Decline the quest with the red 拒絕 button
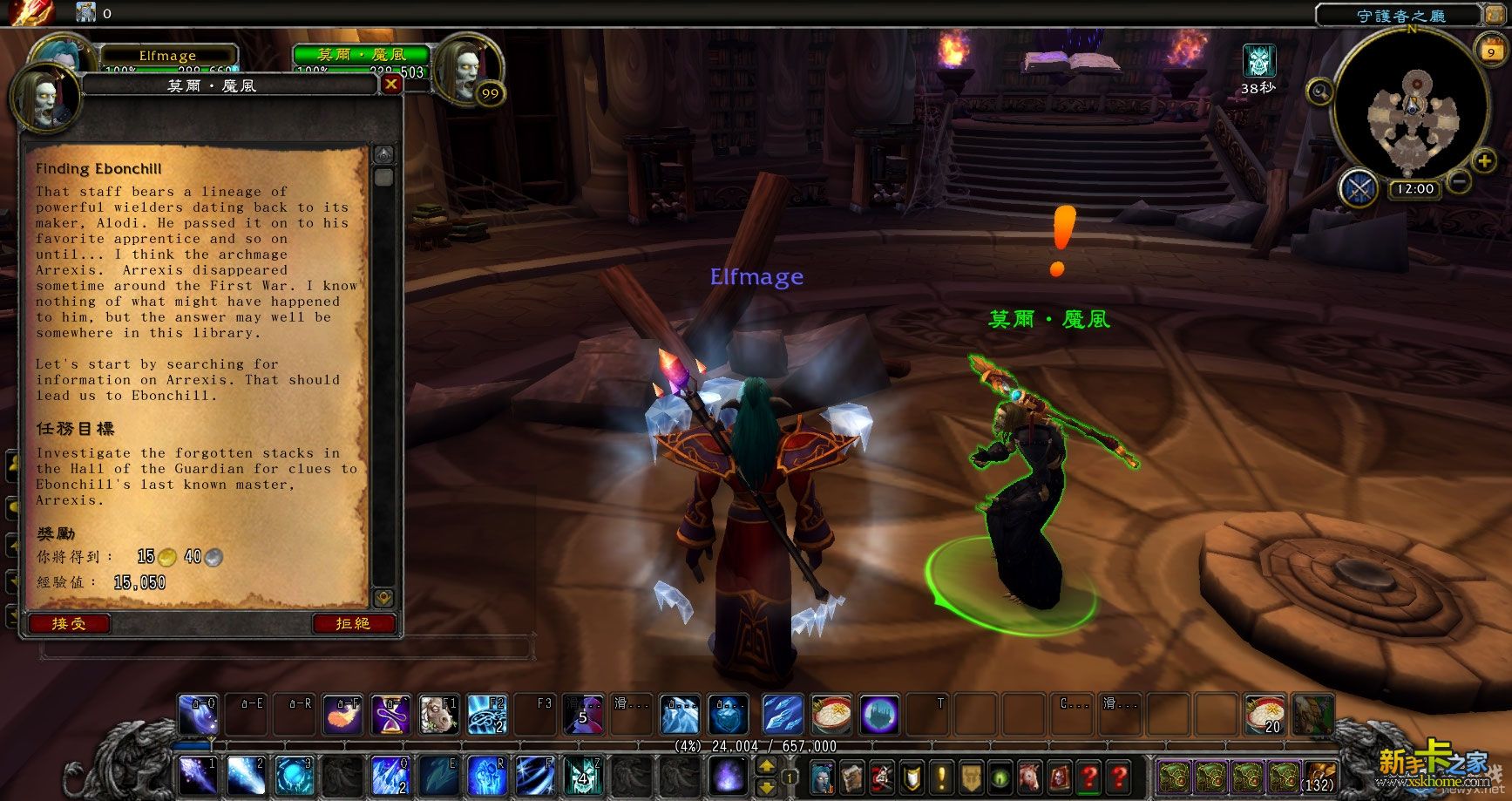The image size is (1512, 801). click(353, 623)
